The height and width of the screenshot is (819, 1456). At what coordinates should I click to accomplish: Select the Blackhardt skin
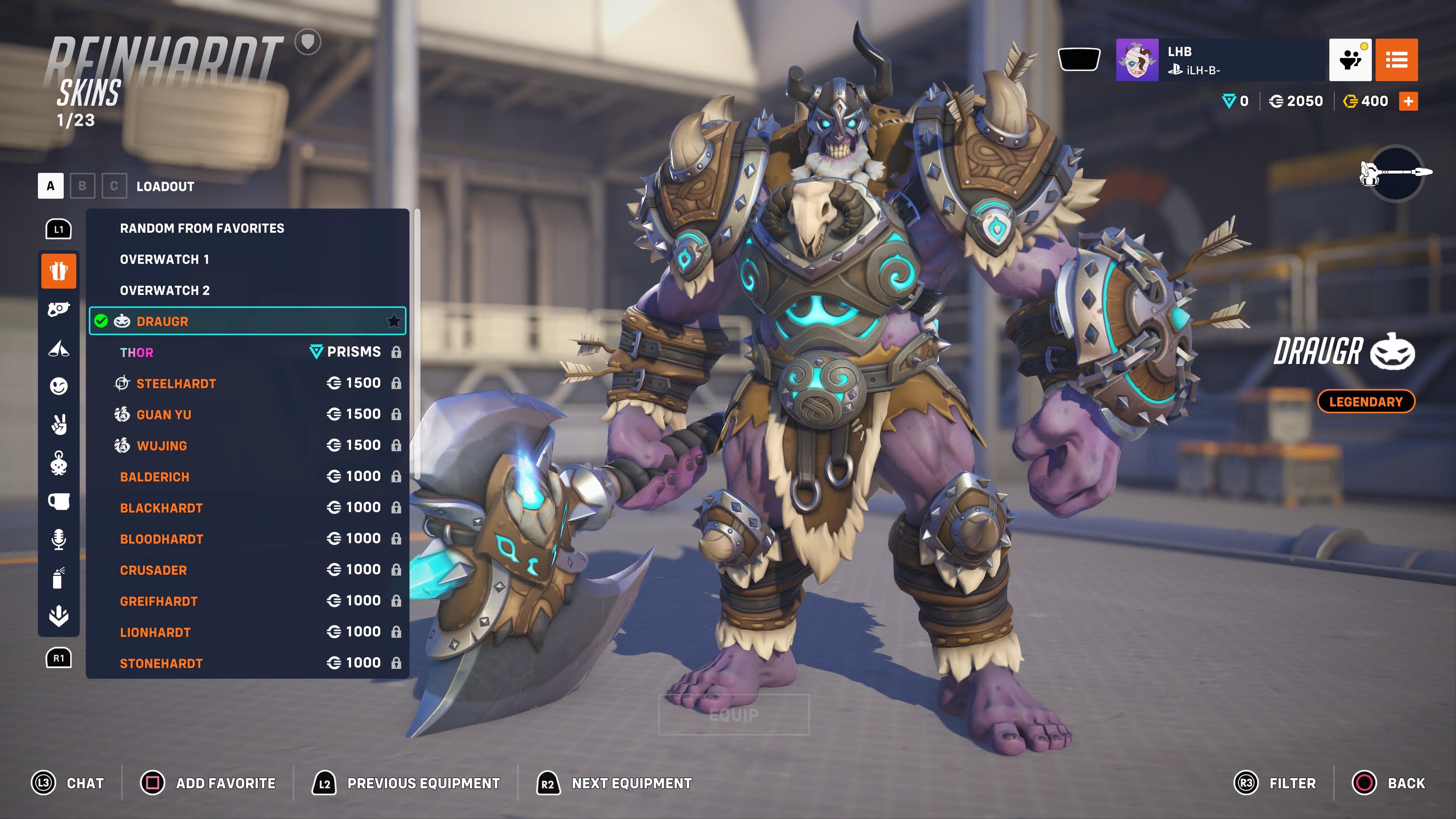pos(247,508)
